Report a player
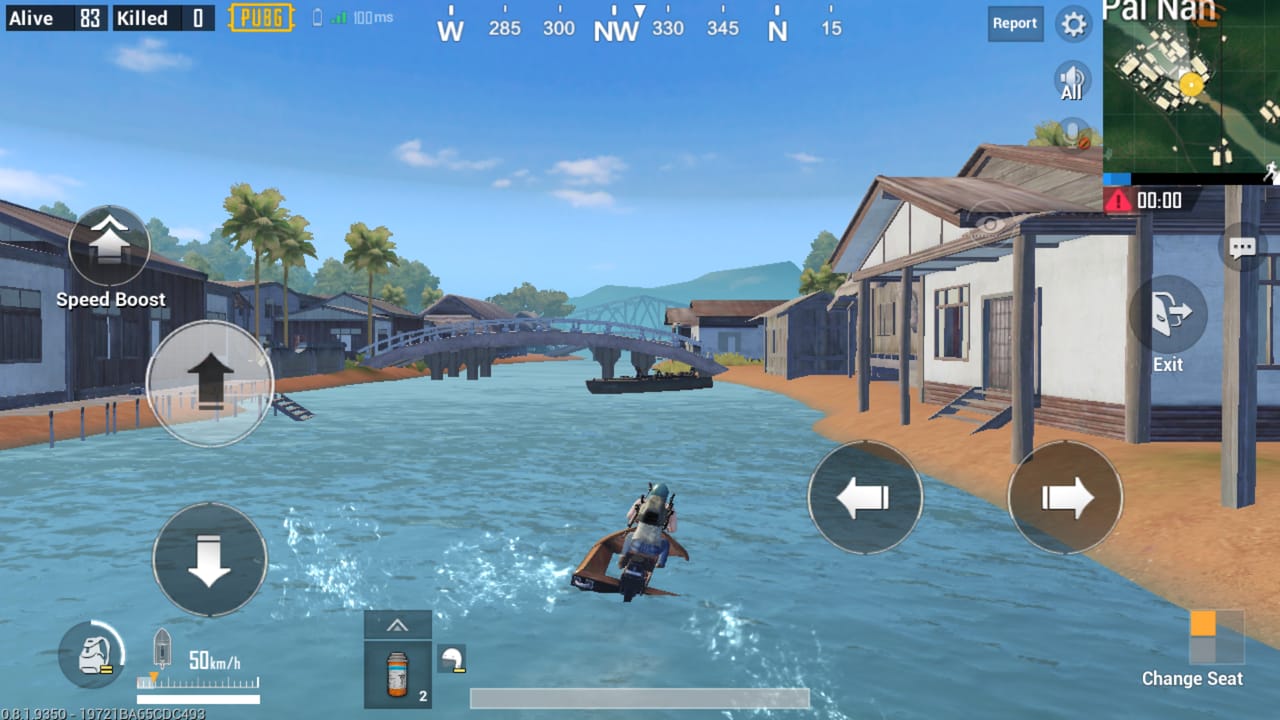The image size is (1280, 720). tap(1015, 24)
